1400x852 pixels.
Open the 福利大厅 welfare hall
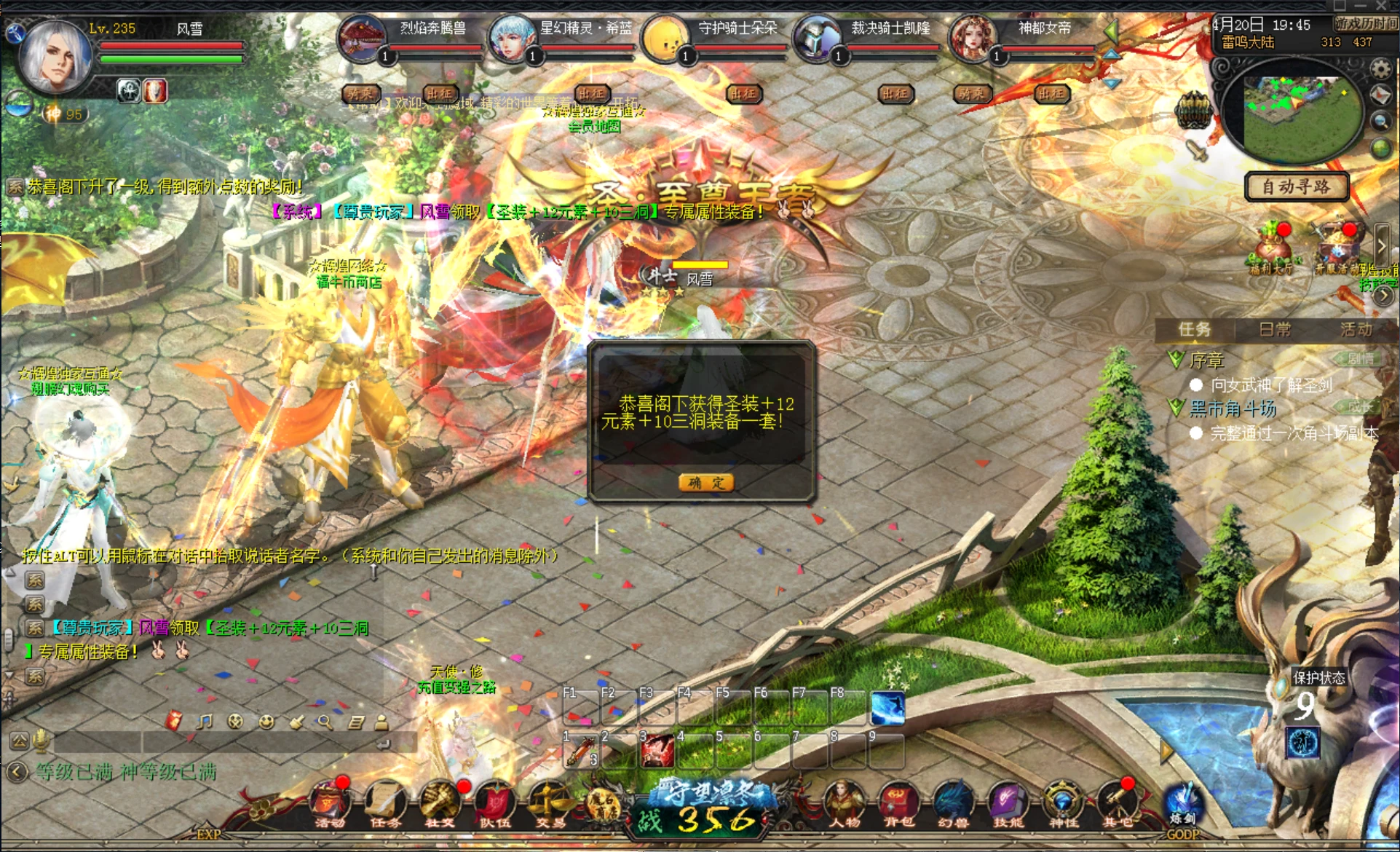(x=1271, y=248)
